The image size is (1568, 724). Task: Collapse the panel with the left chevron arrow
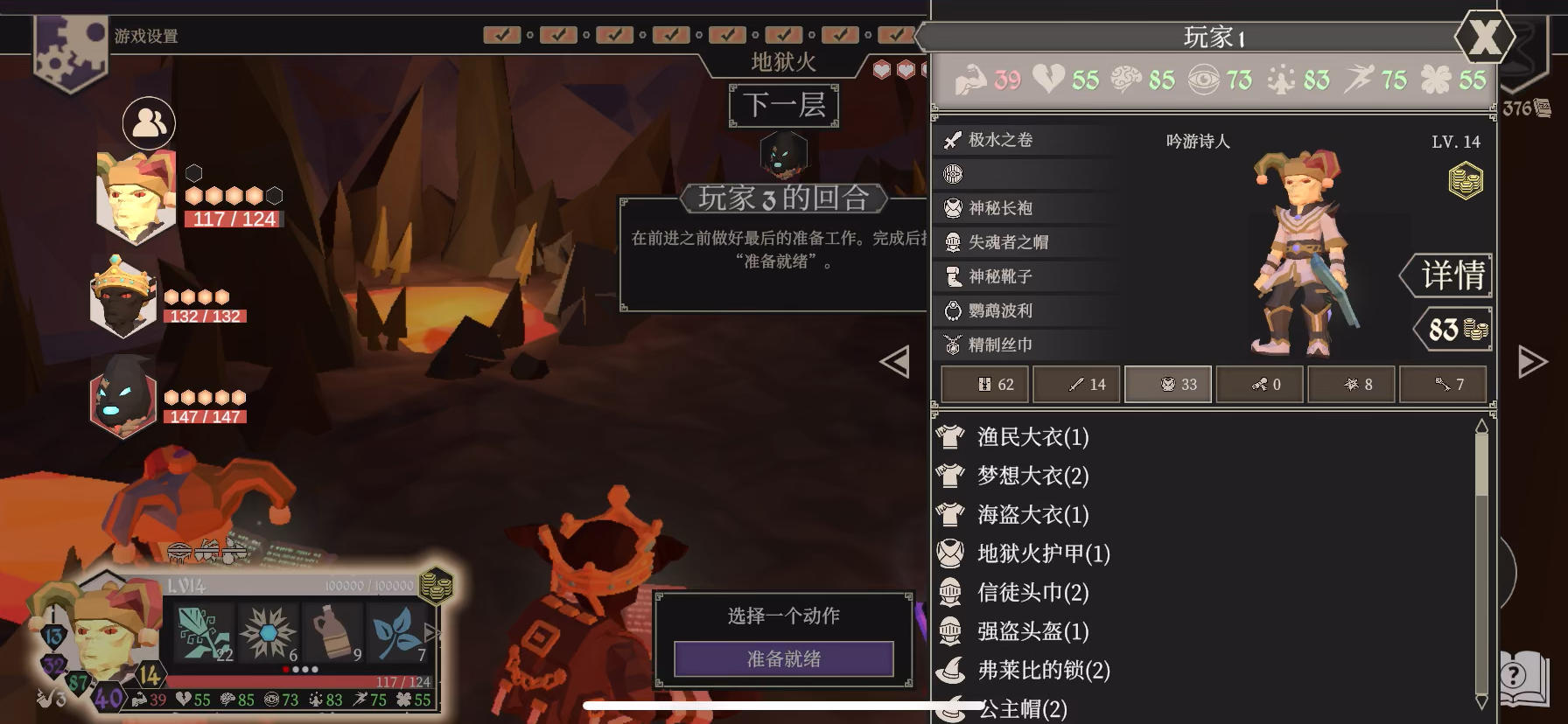click(x=894, y=362)
